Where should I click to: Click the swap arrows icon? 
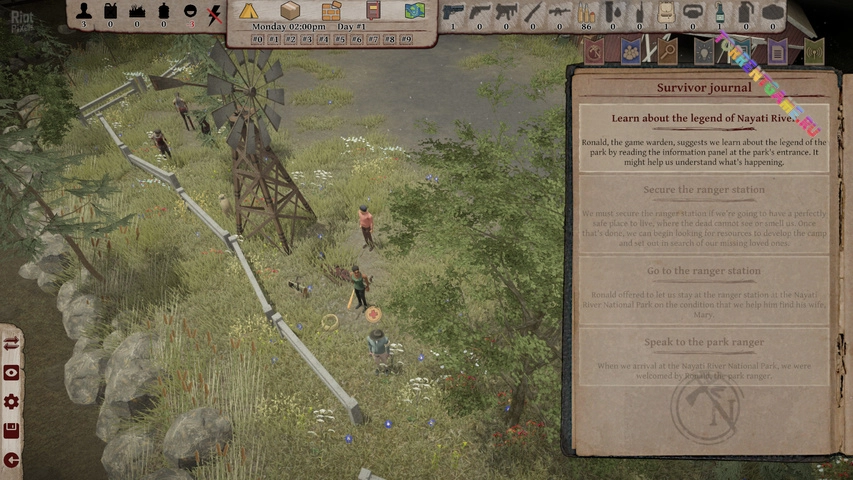coord(11,343)
